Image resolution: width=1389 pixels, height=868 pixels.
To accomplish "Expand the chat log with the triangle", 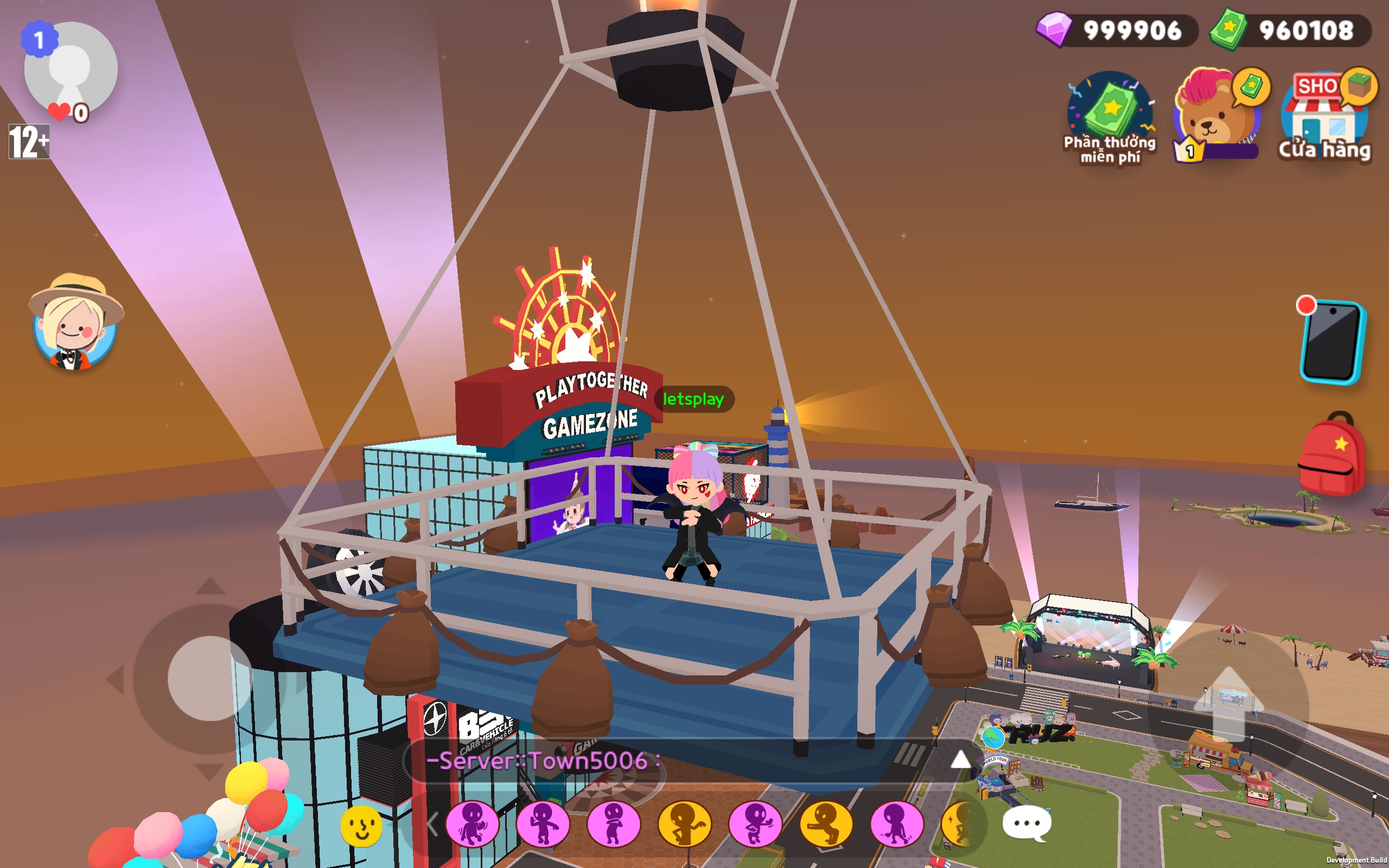I will coord(960,760).
